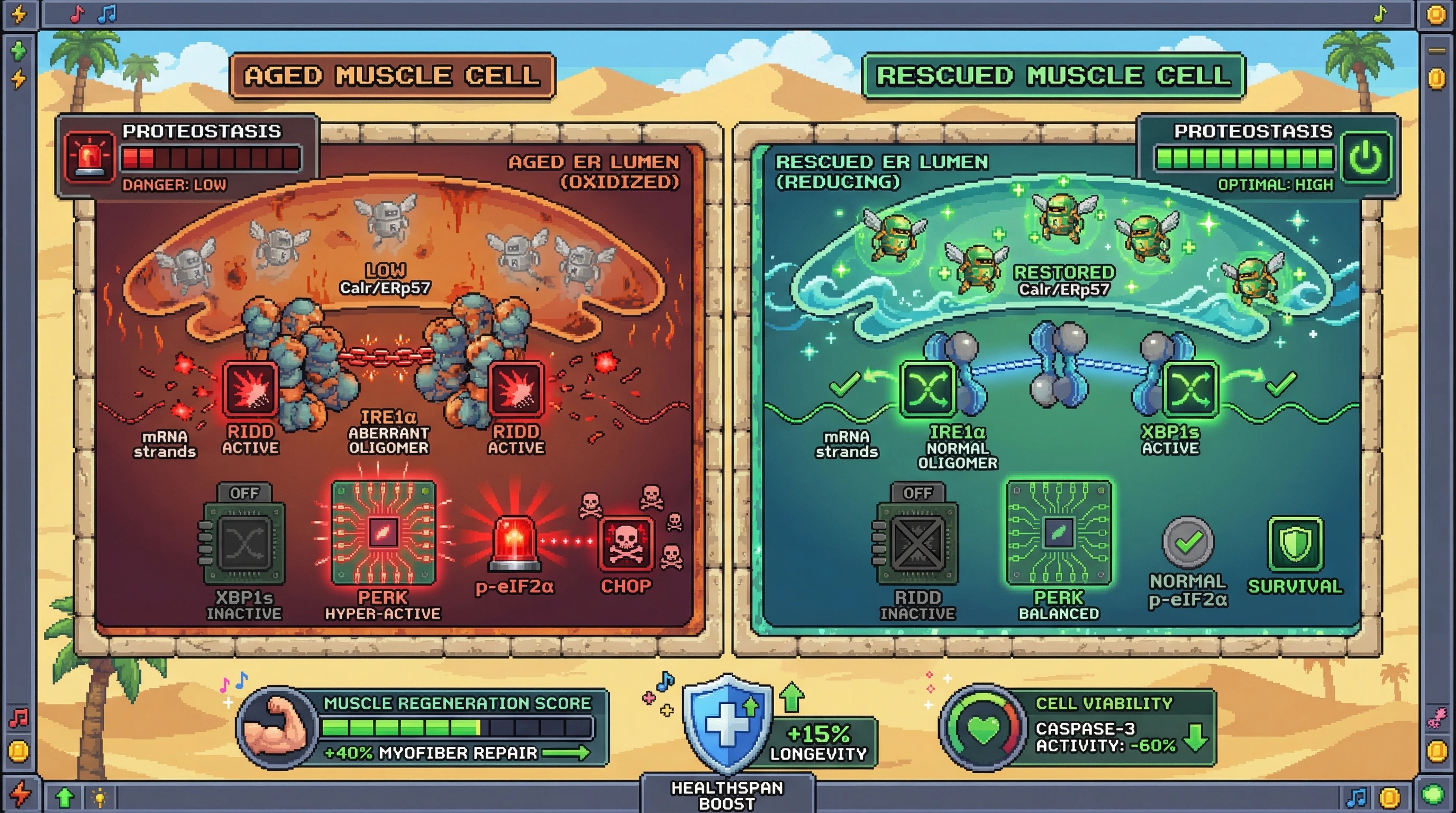Image resolution: width=1456 pixels, height=813 pixels.
Task: Toggle the lightbulb hint icon
Action: 99,798
